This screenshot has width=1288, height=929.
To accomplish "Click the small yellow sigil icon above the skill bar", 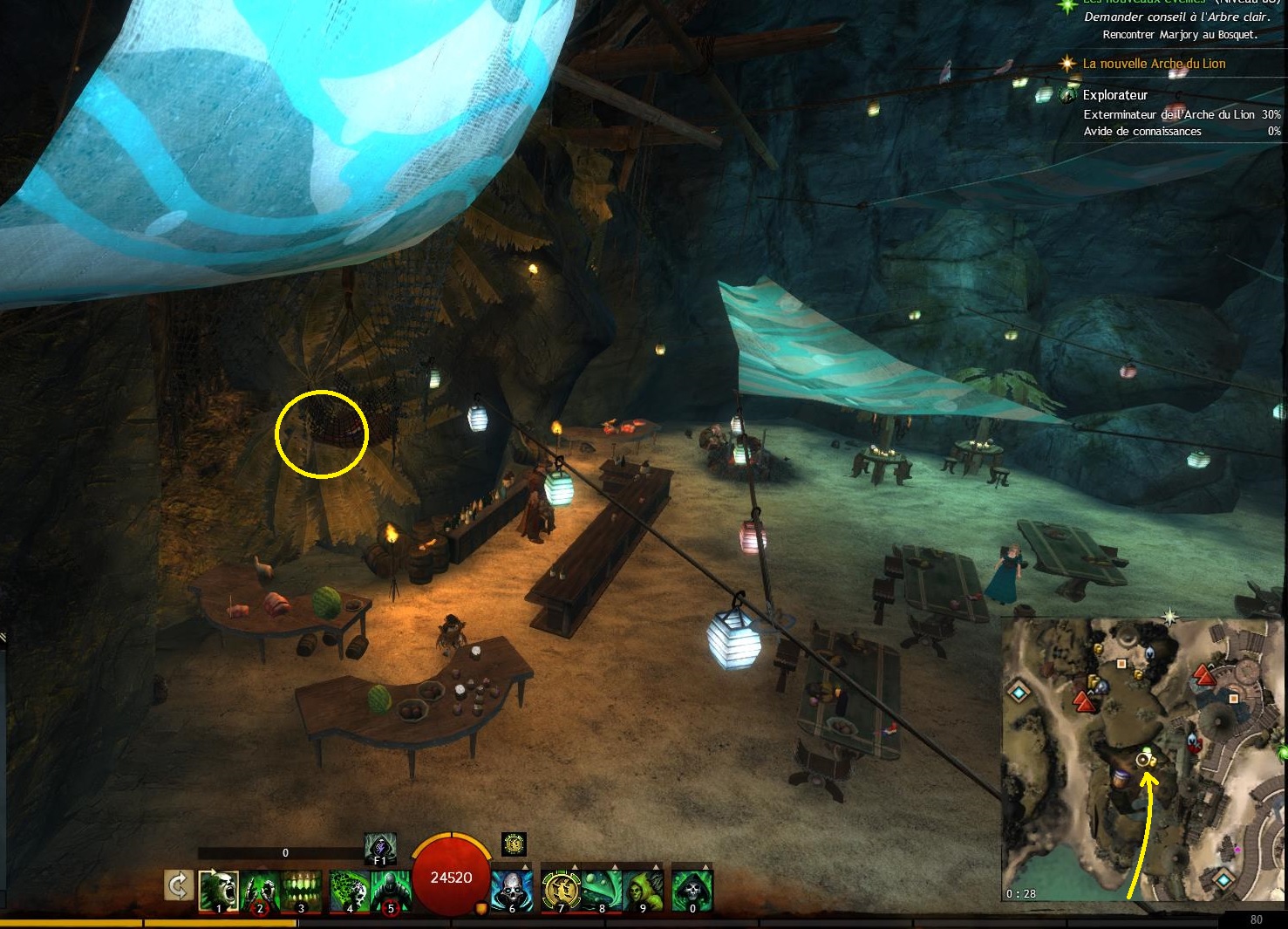I will pyautogui.click(x=515, y=844).
